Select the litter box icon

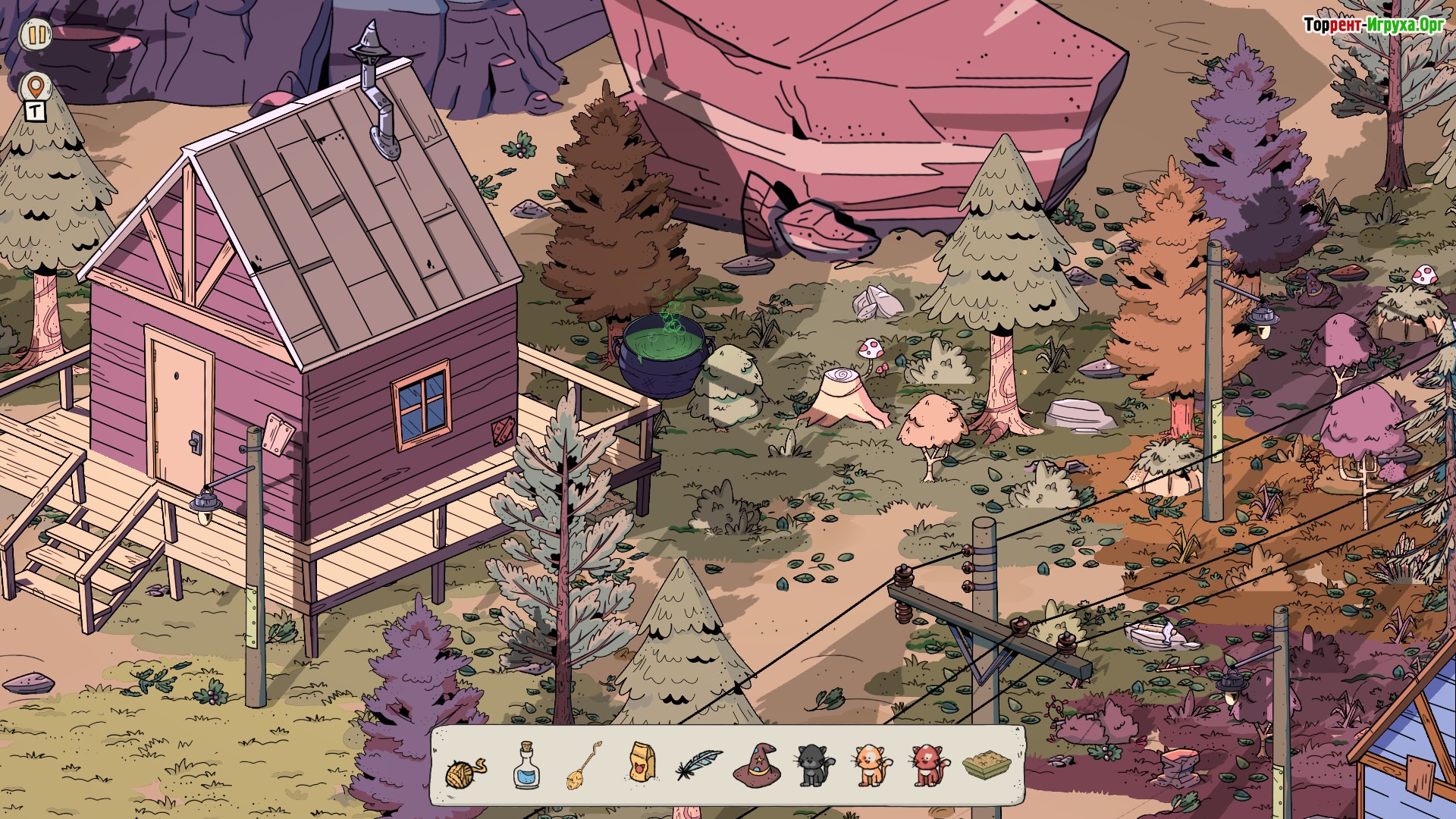tap(987, 765)
